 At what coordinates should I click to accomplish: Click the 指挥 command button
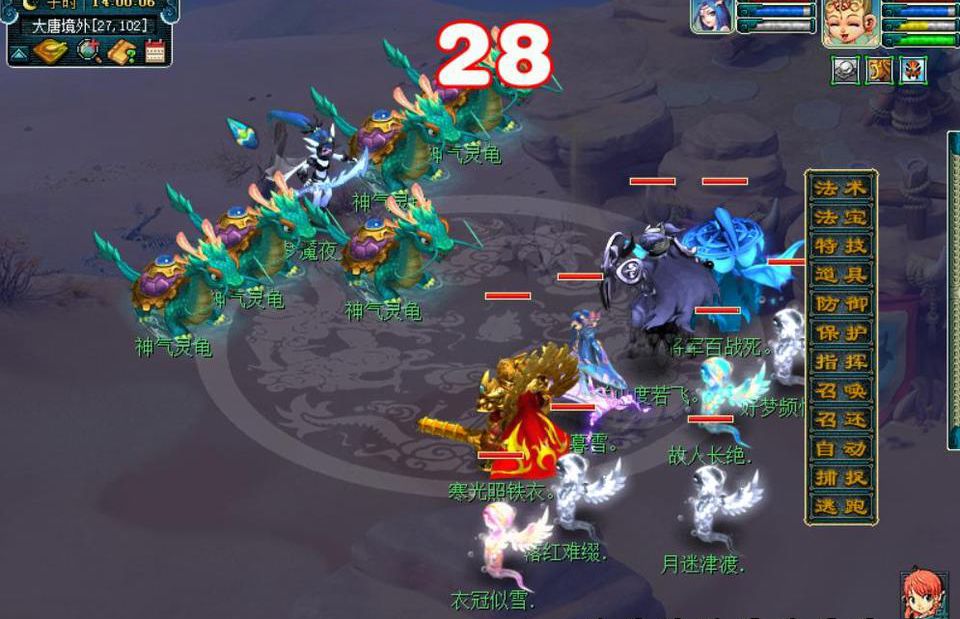(841, 362)
